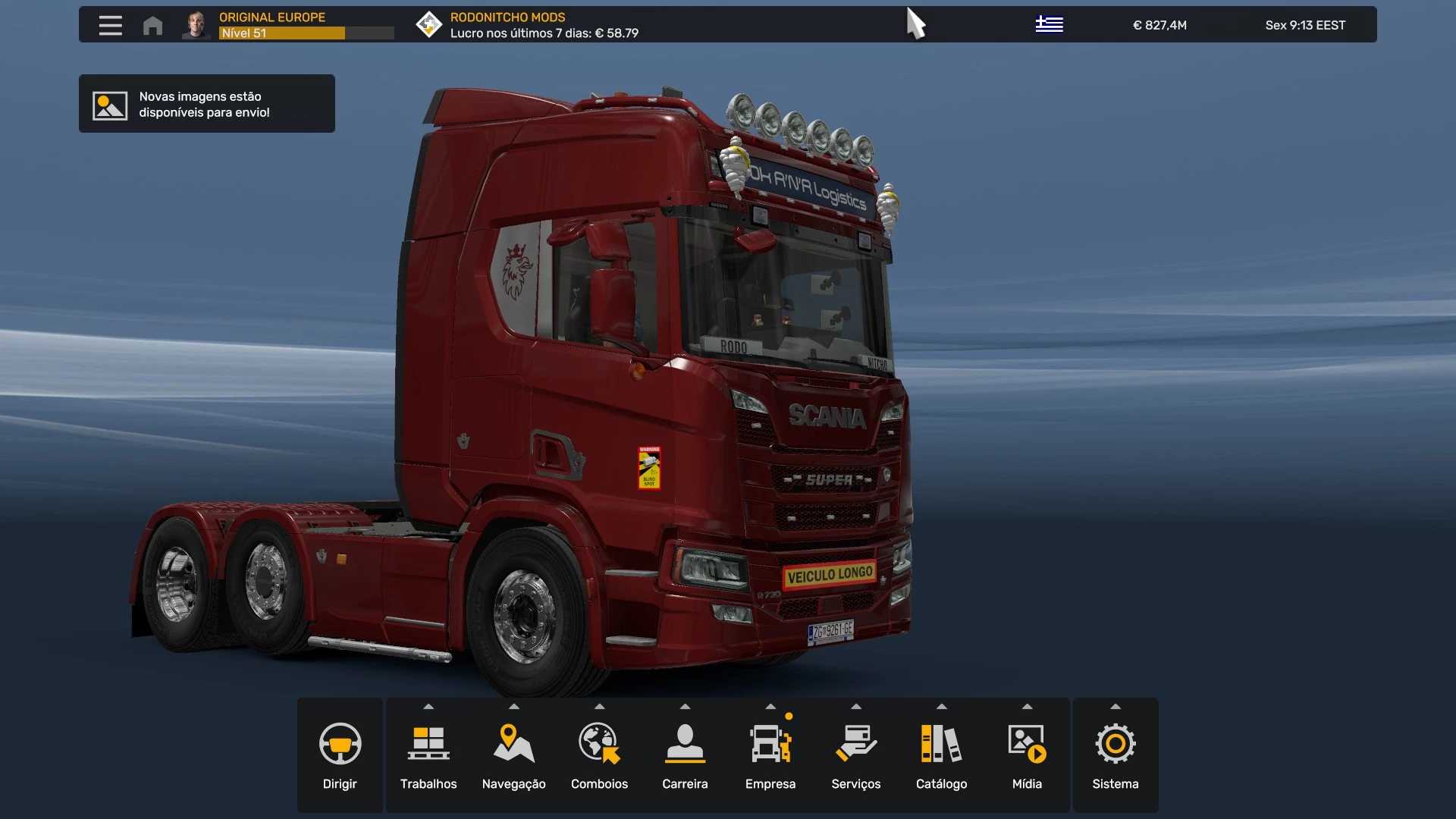Viewport: 1456px width, 819px height.
Task: Open the driver profile avatar
Action: click(196, 25)
